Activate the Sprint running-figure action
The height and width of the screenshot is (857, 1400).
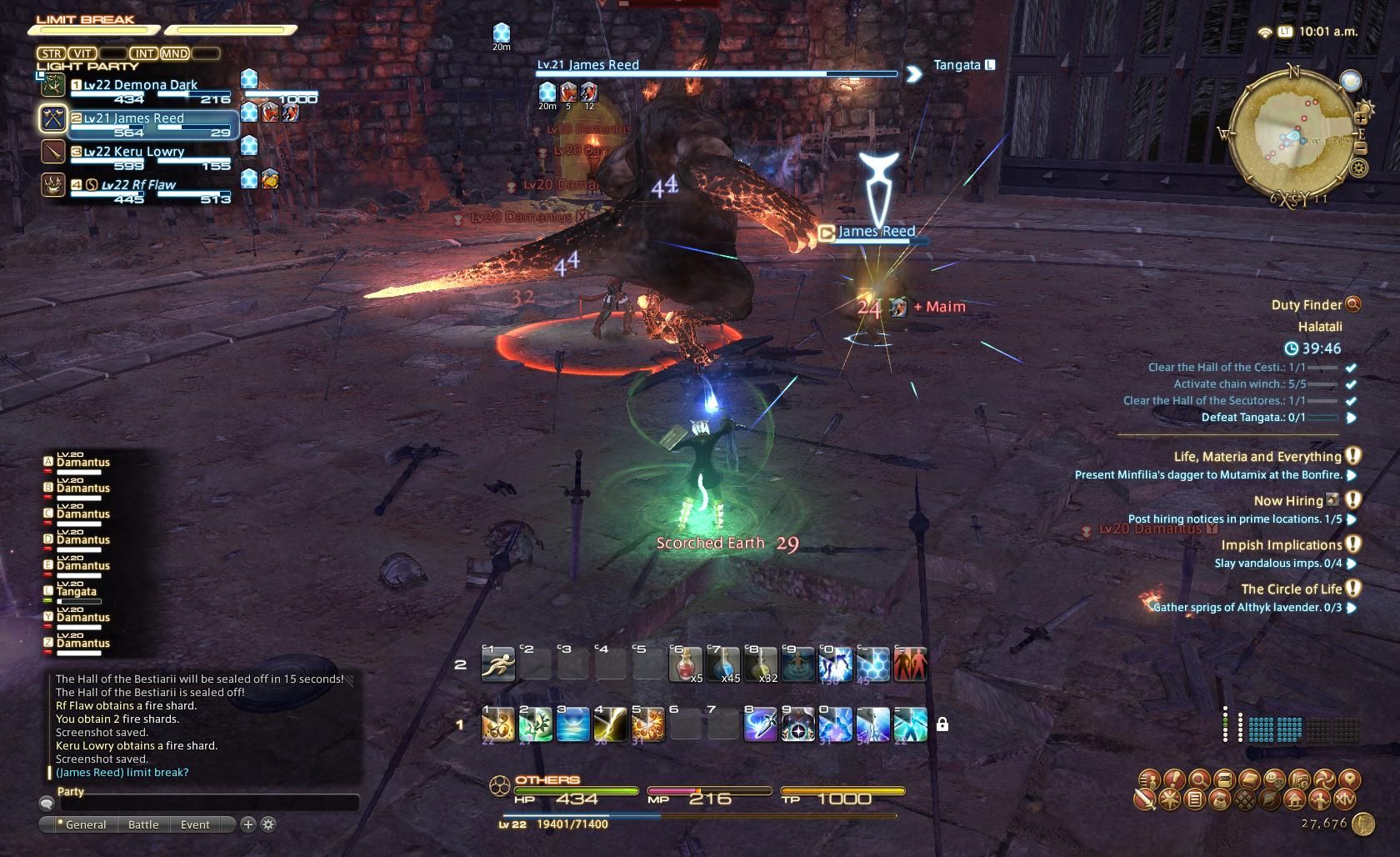coord(497,664)
